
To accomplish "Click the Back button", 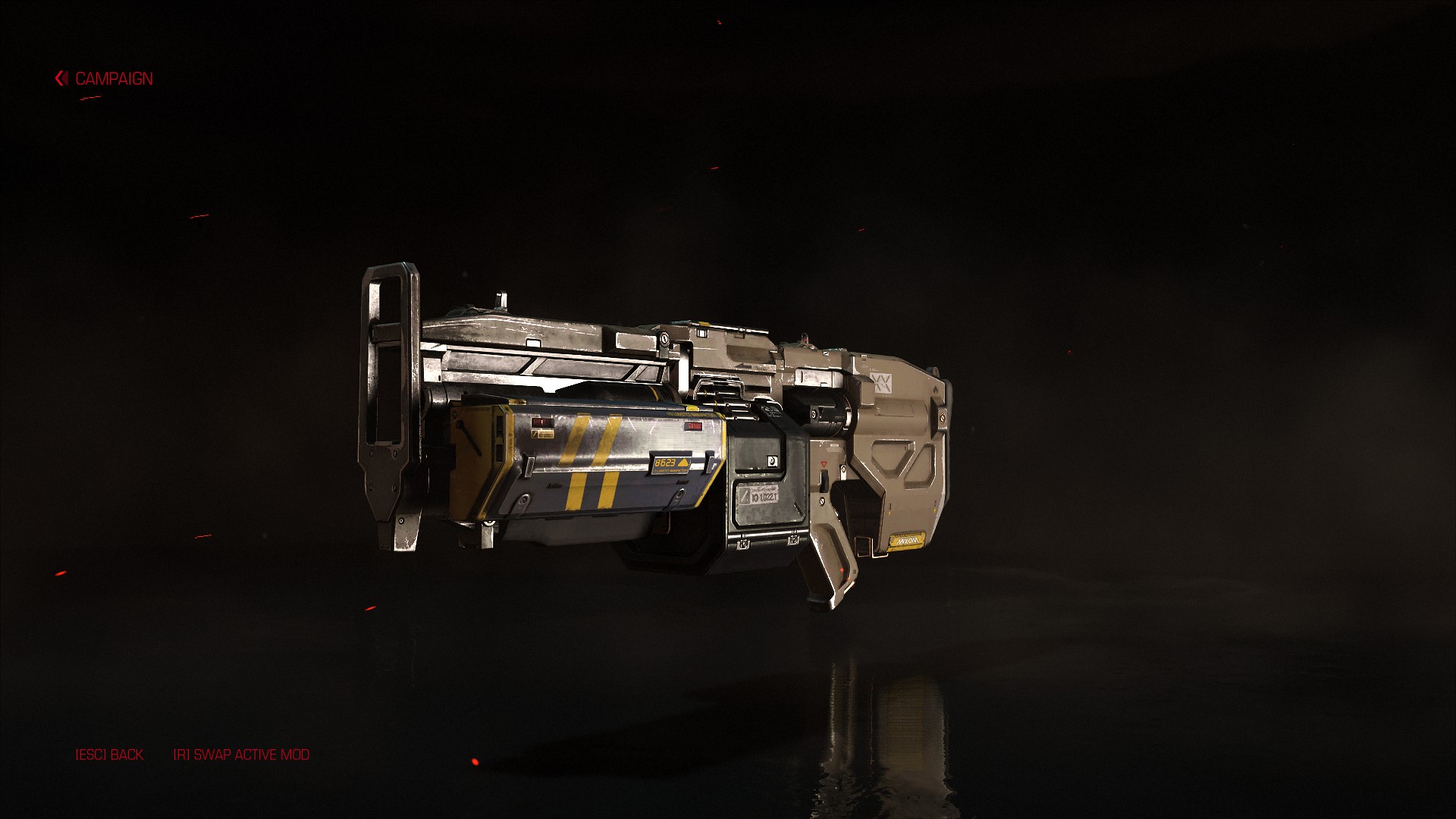I will [x=109, y=755].
